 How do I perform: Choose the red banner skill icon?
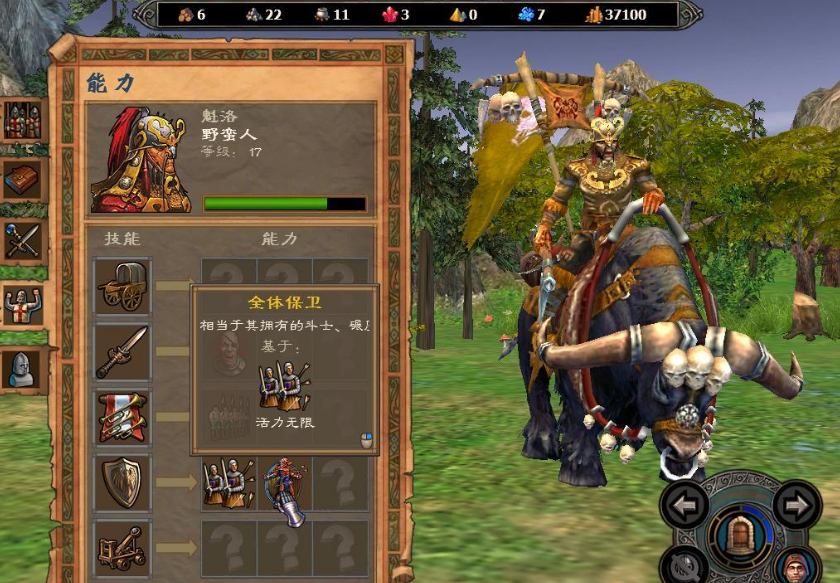(122, 417)
